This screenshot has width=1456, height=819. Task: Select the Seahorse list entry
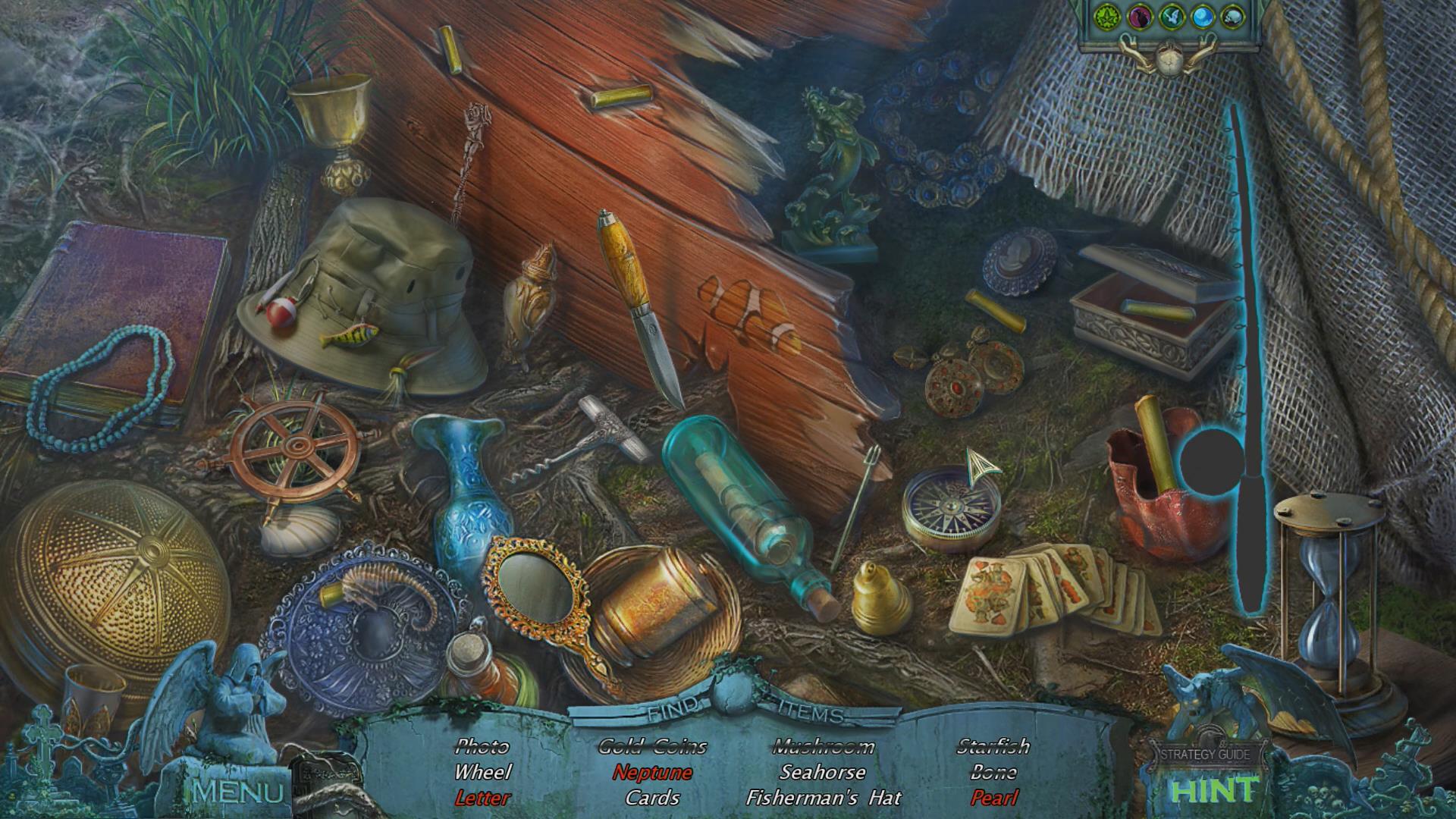pyautogui.click(x=823, y=773)
